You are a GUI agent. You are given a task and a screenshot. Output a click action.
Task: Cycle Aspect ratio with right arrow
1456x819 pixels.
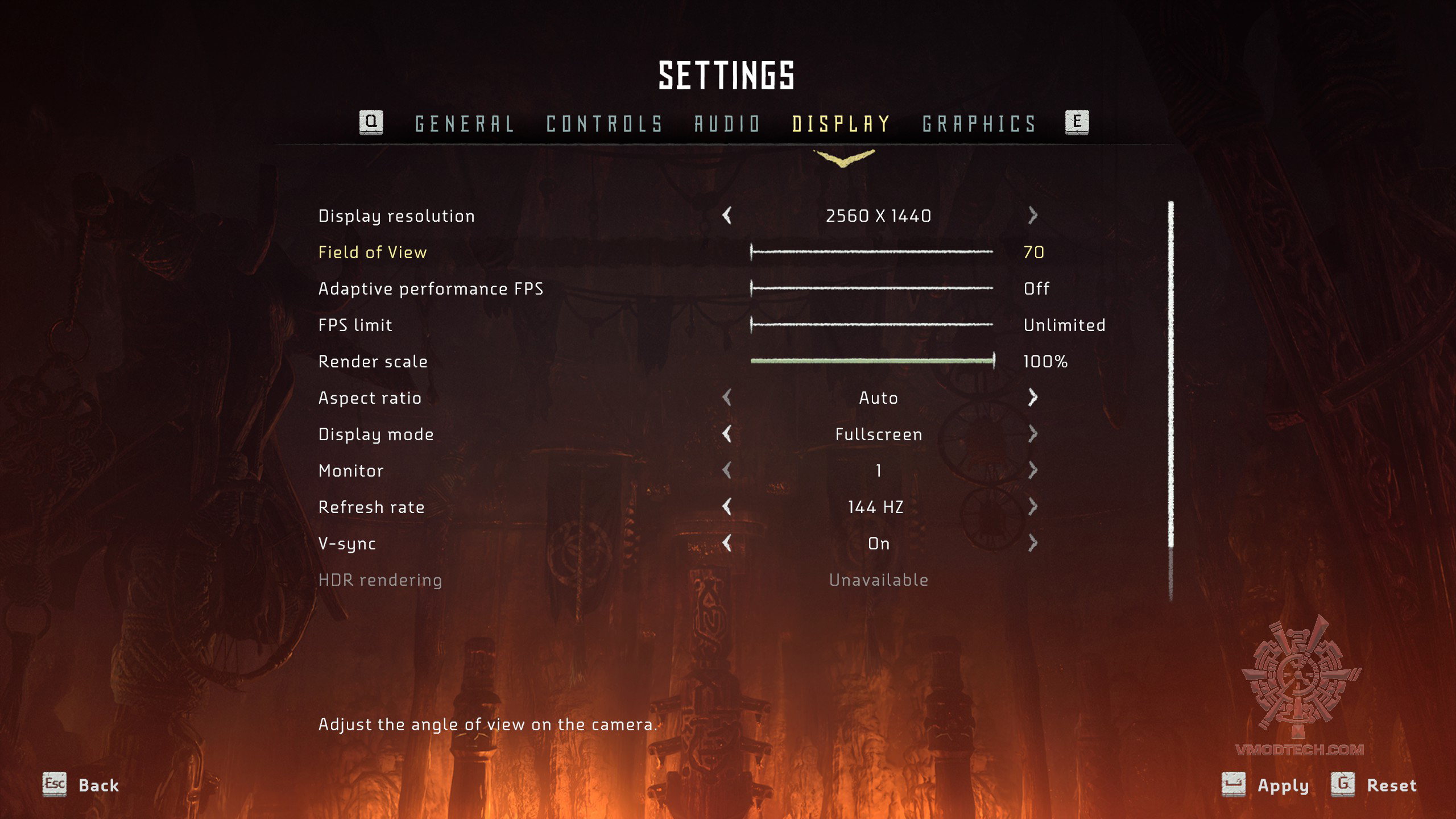click(1033, 398)
